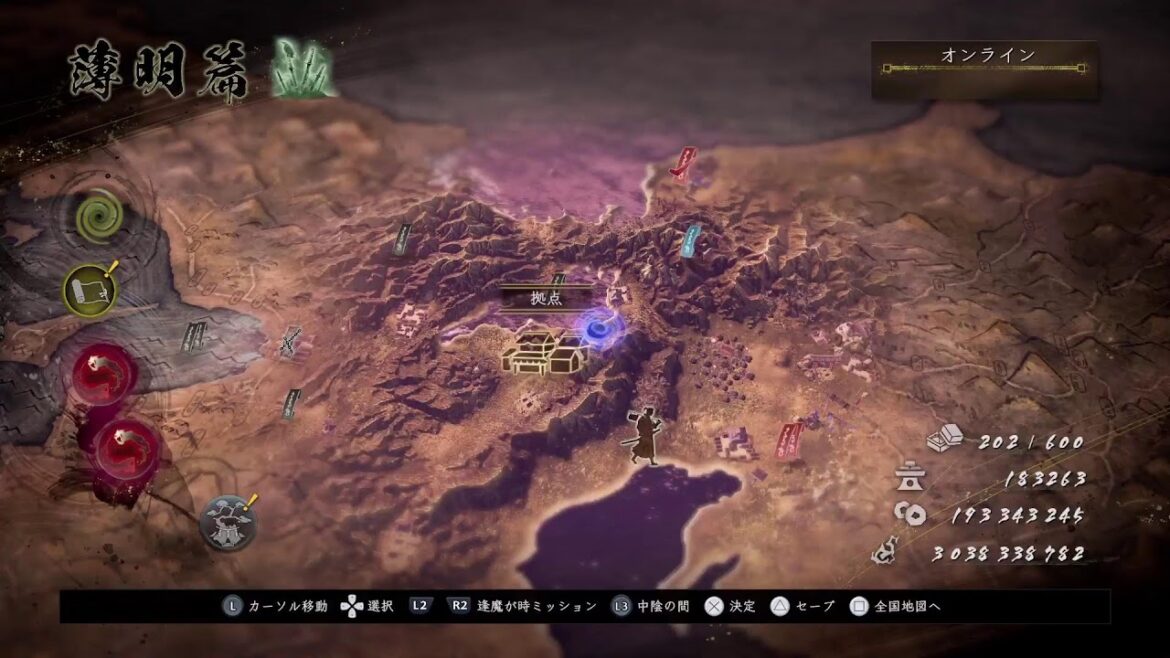This screenshot has height=658, width=1170.
Task: Click the glowing blue swirl map cursor
Action: click(599, 326)
